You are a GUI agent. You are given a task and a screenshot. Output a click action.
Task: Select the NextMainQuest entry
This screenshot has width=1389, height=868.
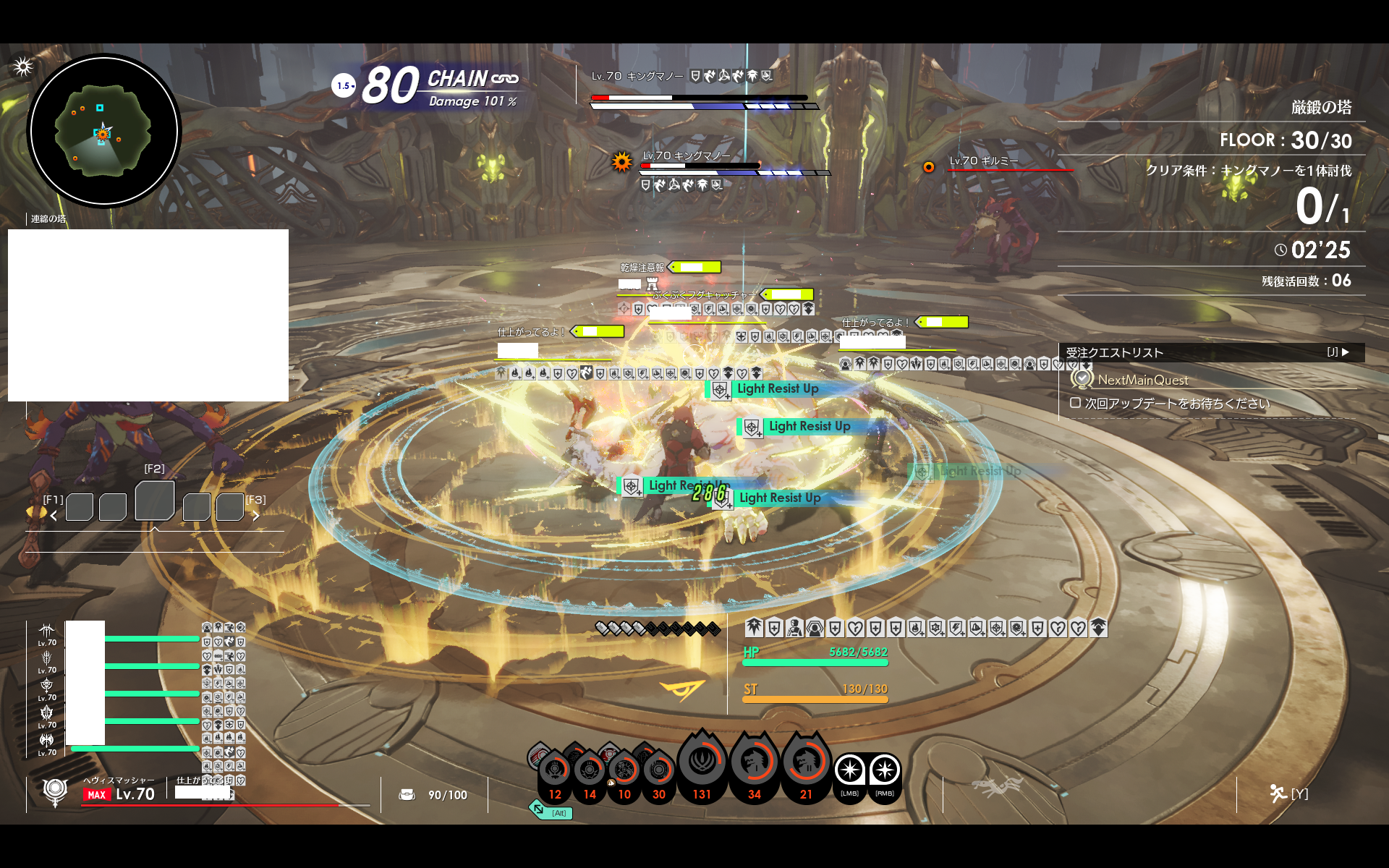tap(1142, 380)
